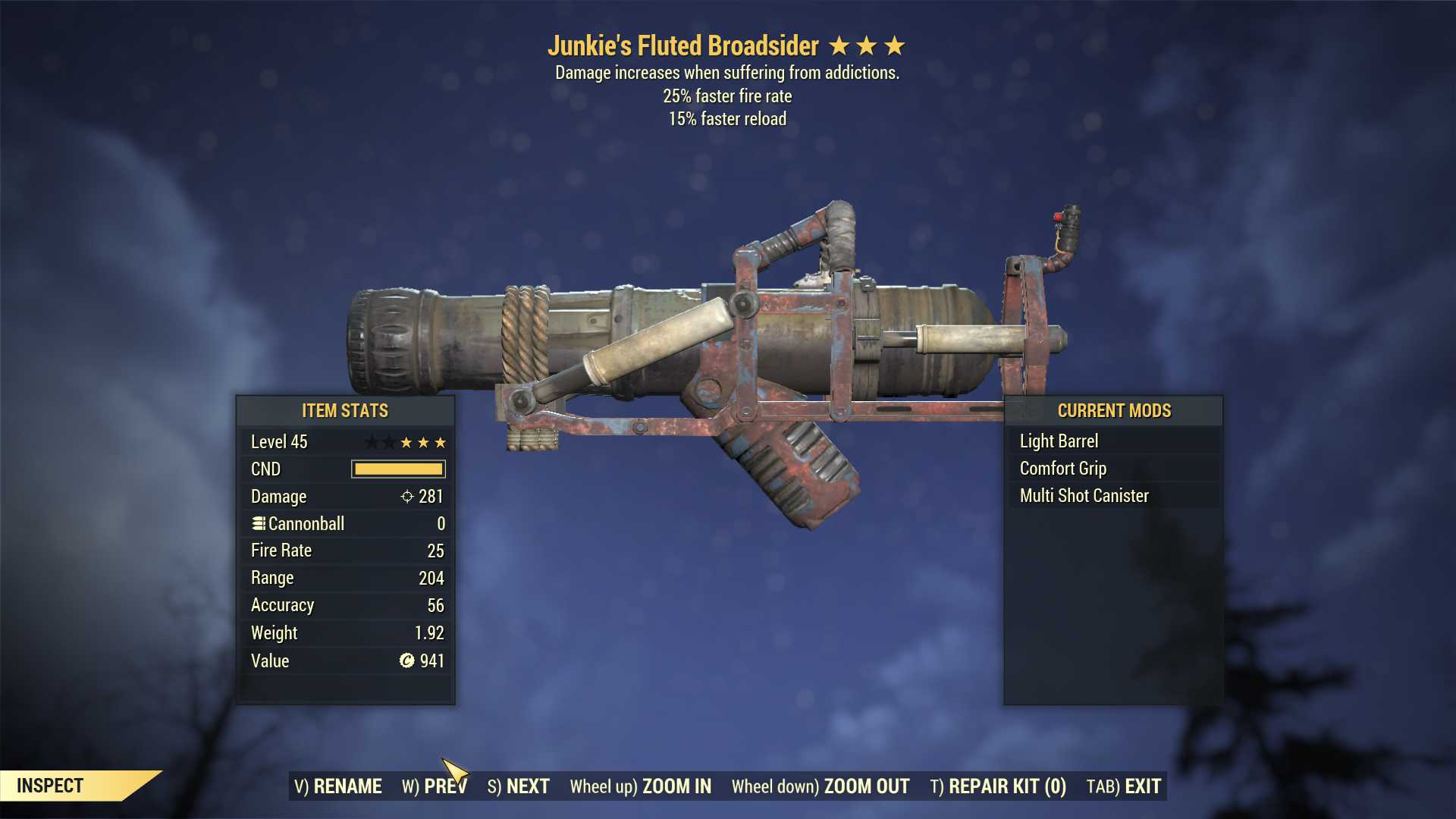The height and width of the screenshot is (819, 1456).
Task: Expand the Item Stats header
Action: 344,411
